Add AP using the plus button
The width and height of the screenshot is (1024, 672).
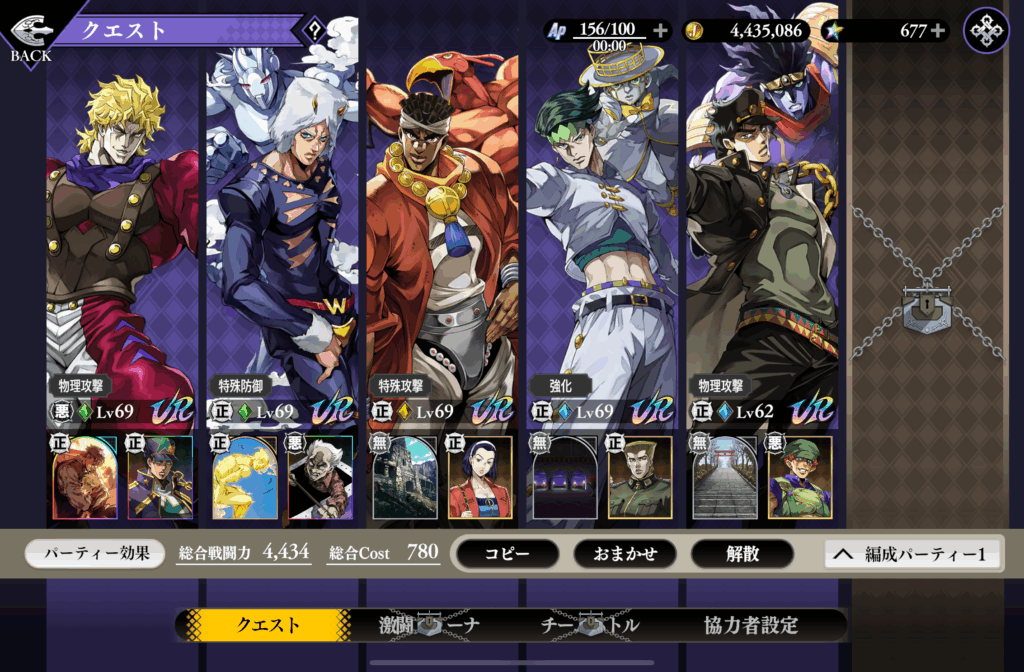[659, 31]
